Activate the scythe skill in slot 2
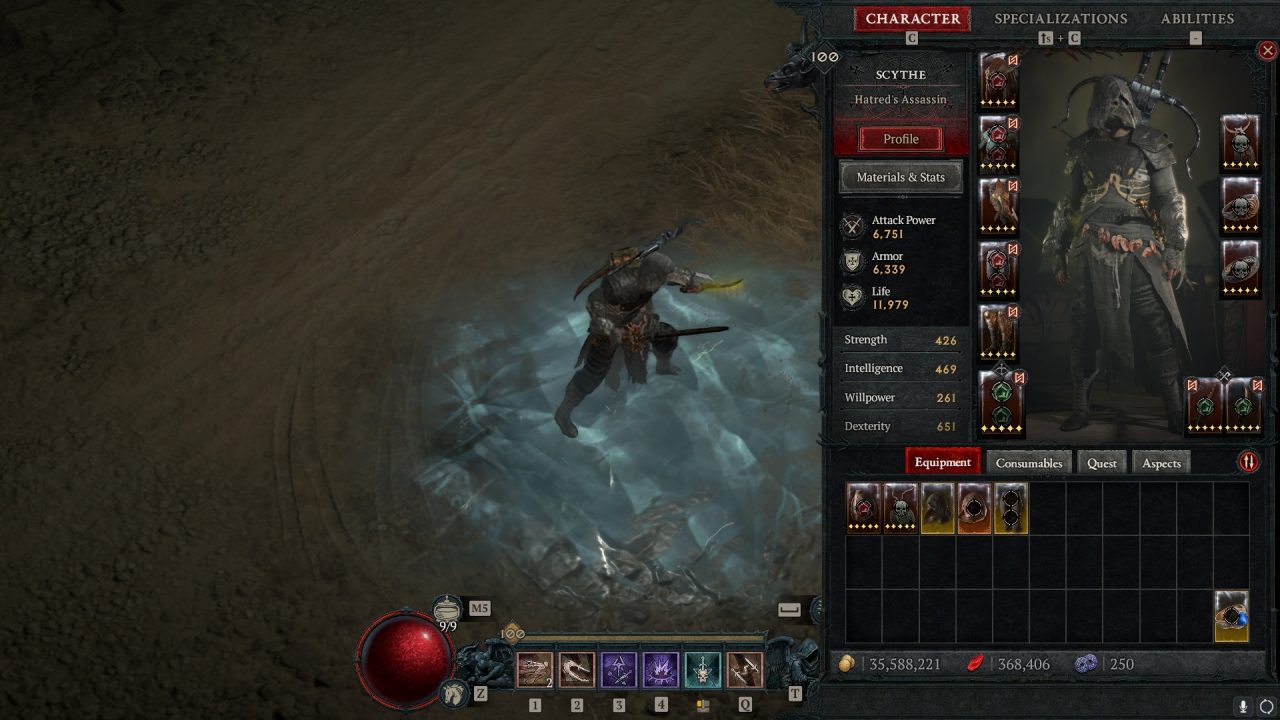 click(576, 668)
